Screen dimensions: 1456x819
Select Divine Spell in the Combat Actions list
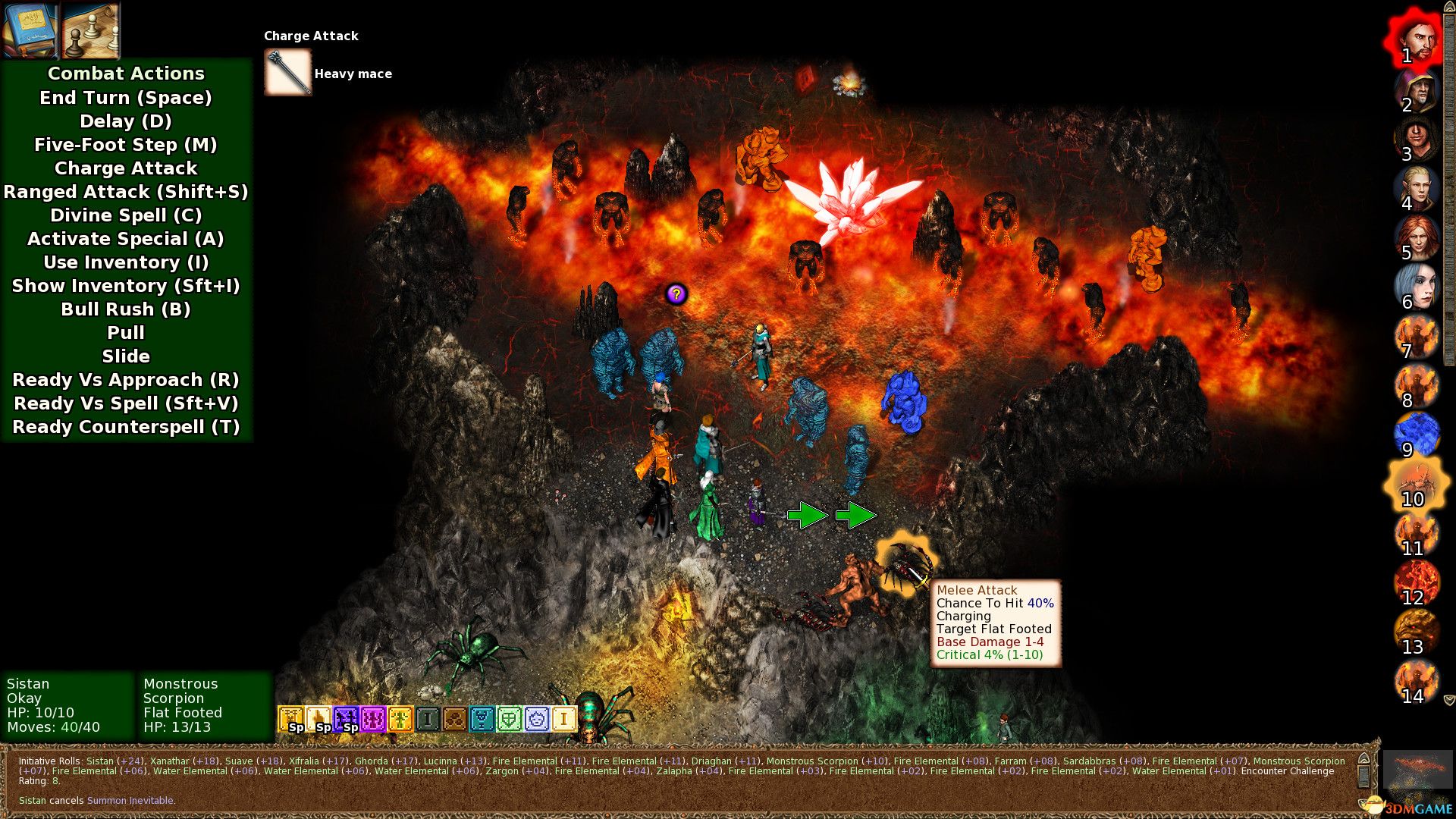tap(126, 215)
